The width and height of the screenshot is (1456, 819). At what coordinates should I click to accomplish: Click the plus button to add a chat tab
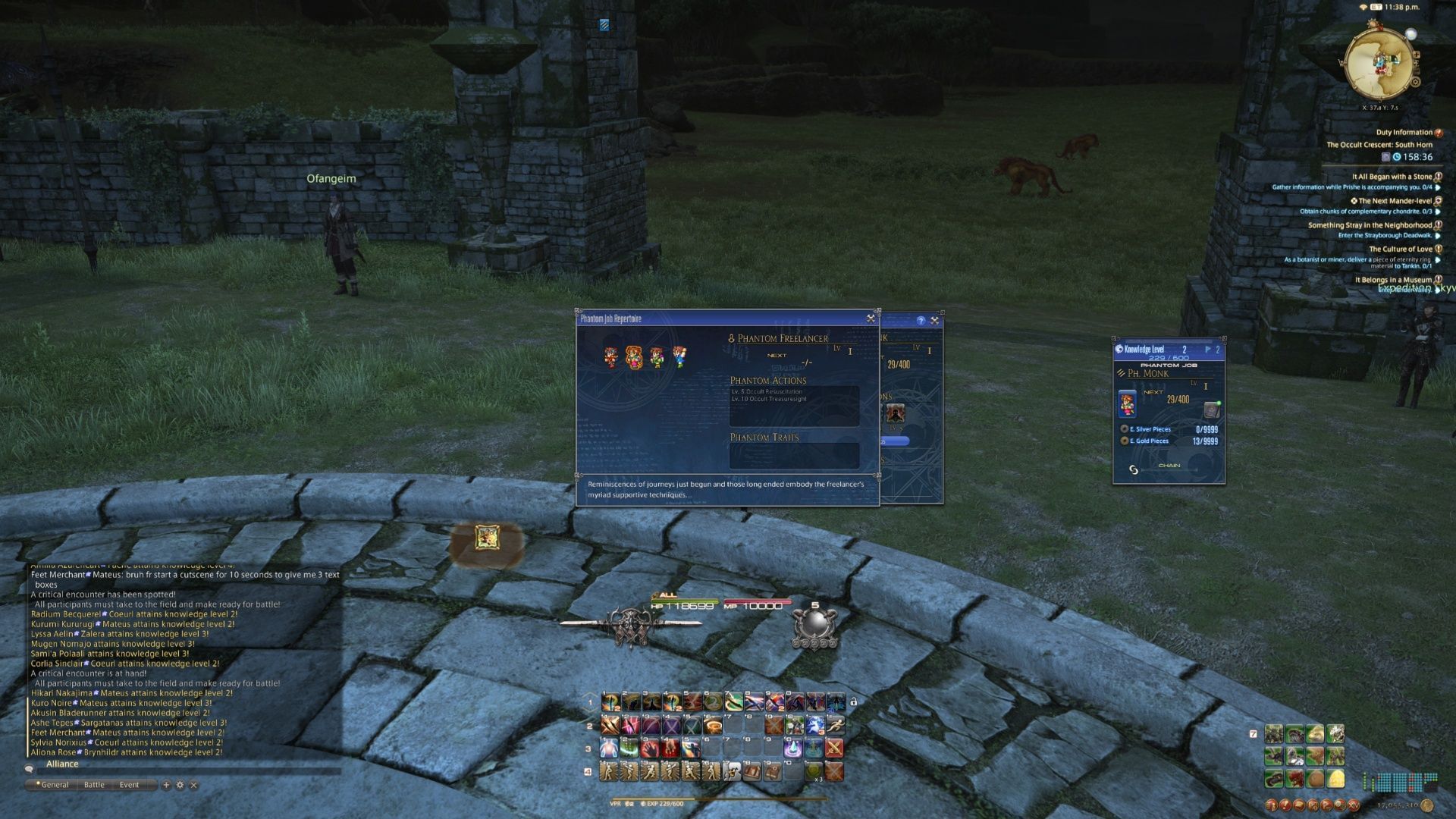166,784
